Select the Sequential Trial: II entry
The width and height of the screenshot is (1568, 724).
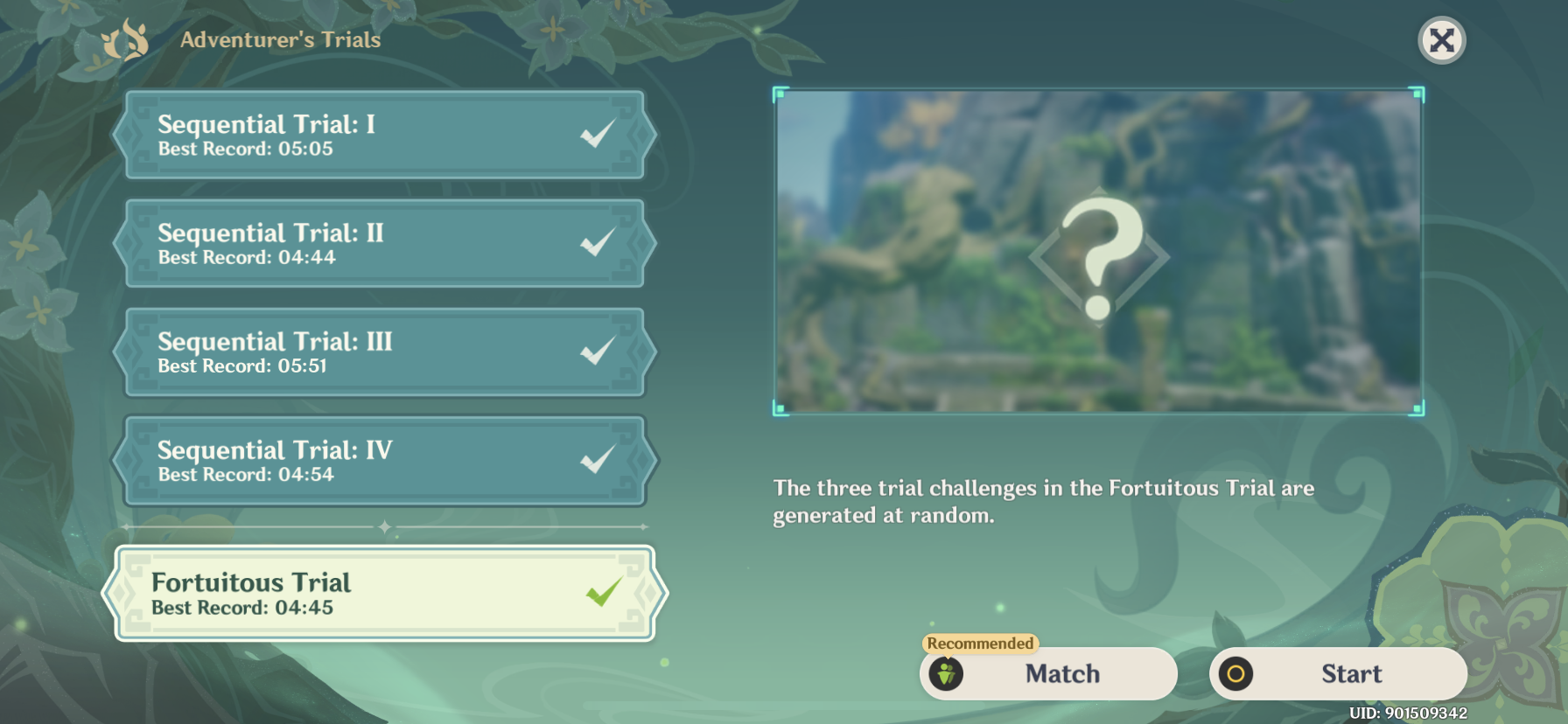[x=350, y=243]
